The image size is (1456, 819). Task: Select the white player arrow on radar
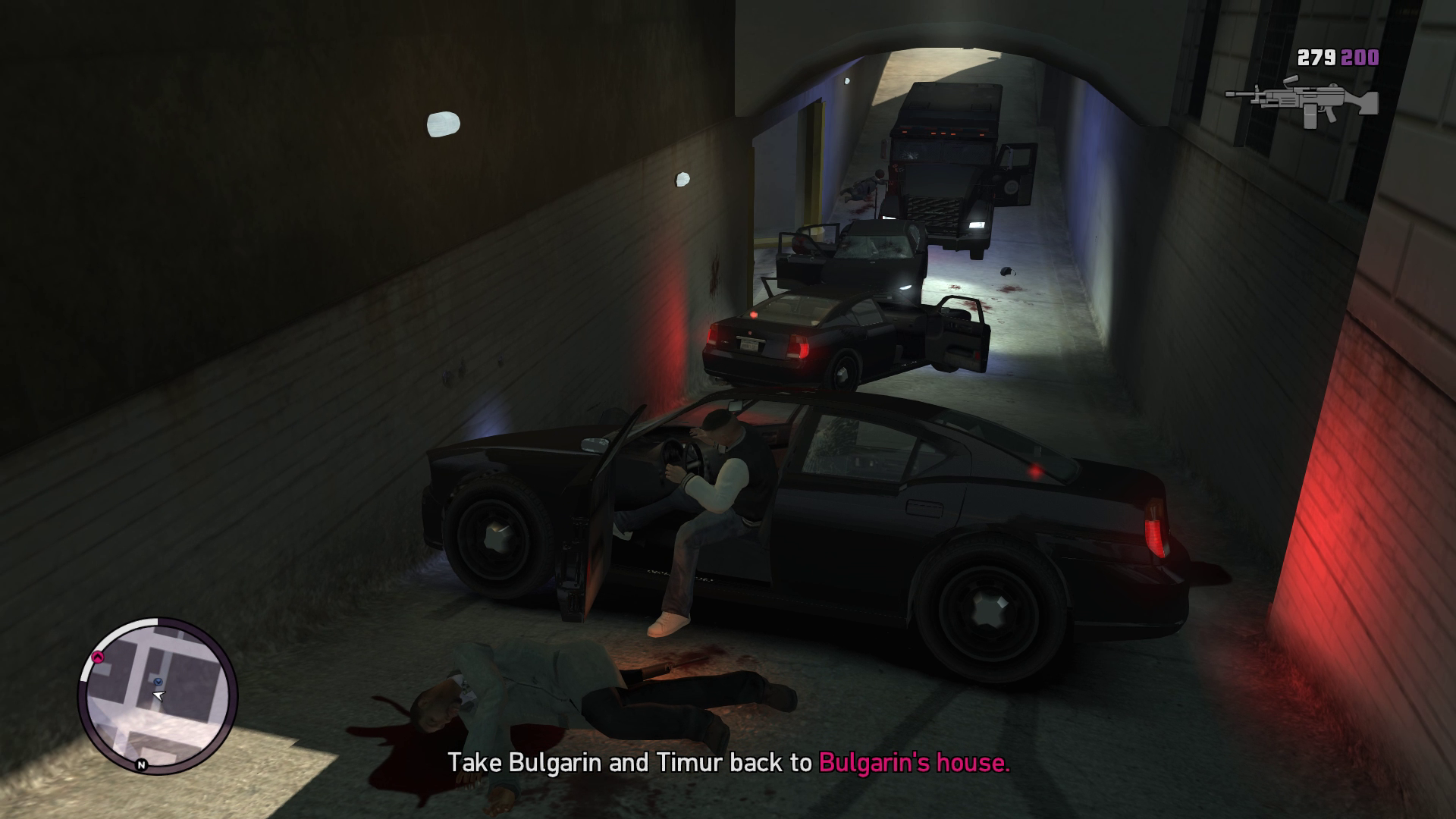[x=158, y=695]
